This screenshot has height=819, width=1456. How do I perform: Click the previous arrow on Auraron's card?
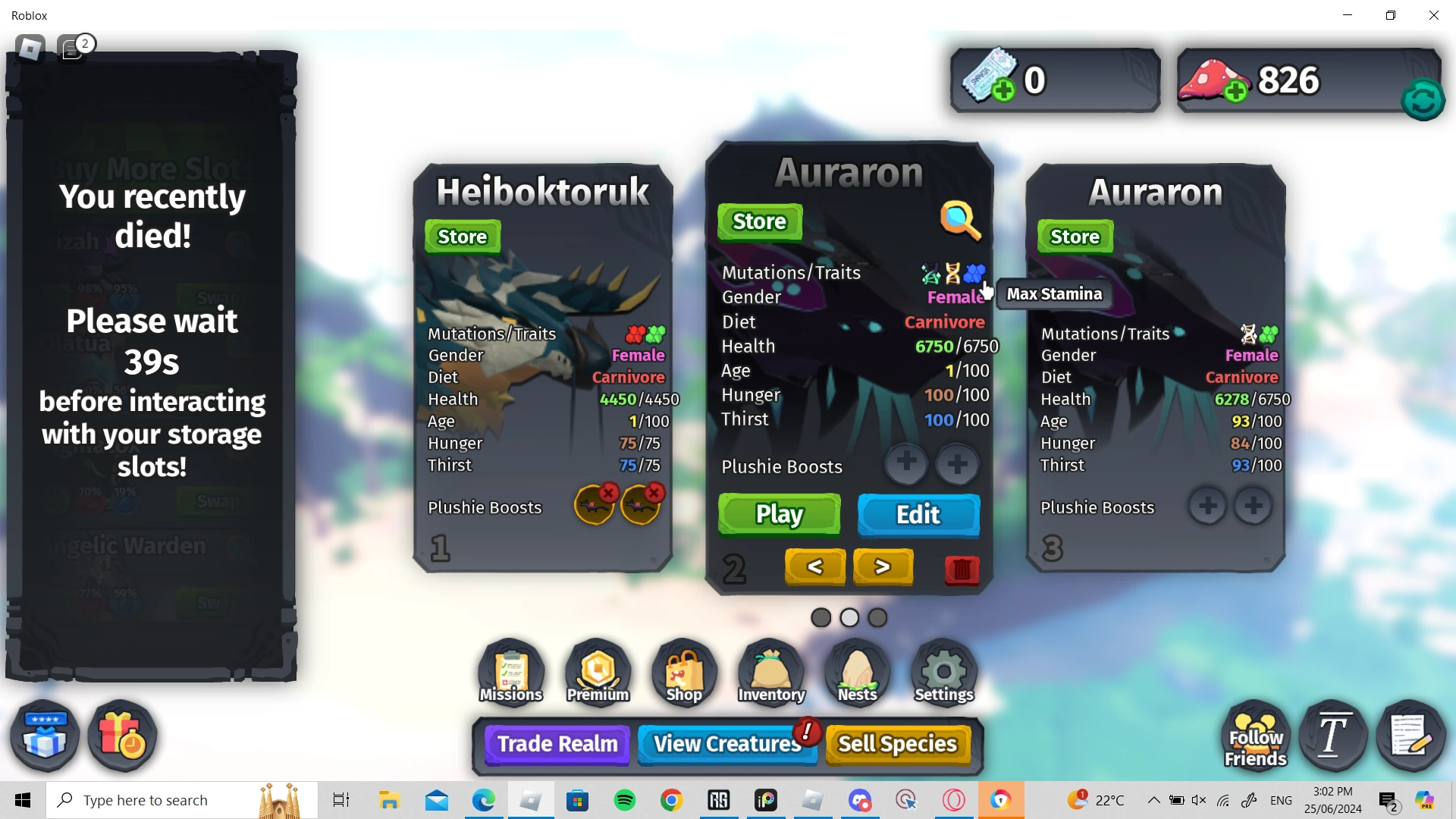[814, 566]
